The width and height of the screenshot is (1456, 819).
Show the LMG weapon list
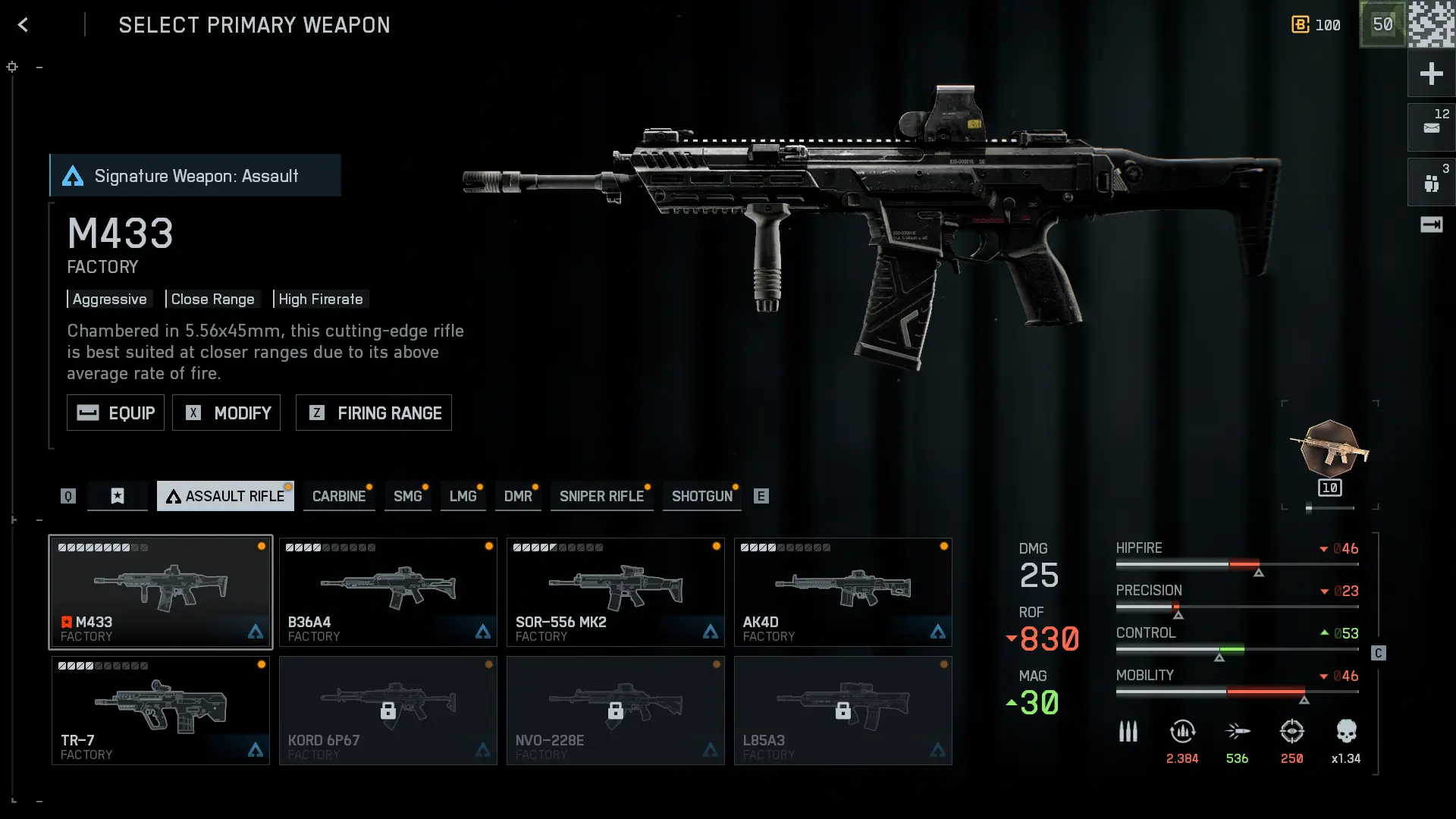tap(463, 496)
